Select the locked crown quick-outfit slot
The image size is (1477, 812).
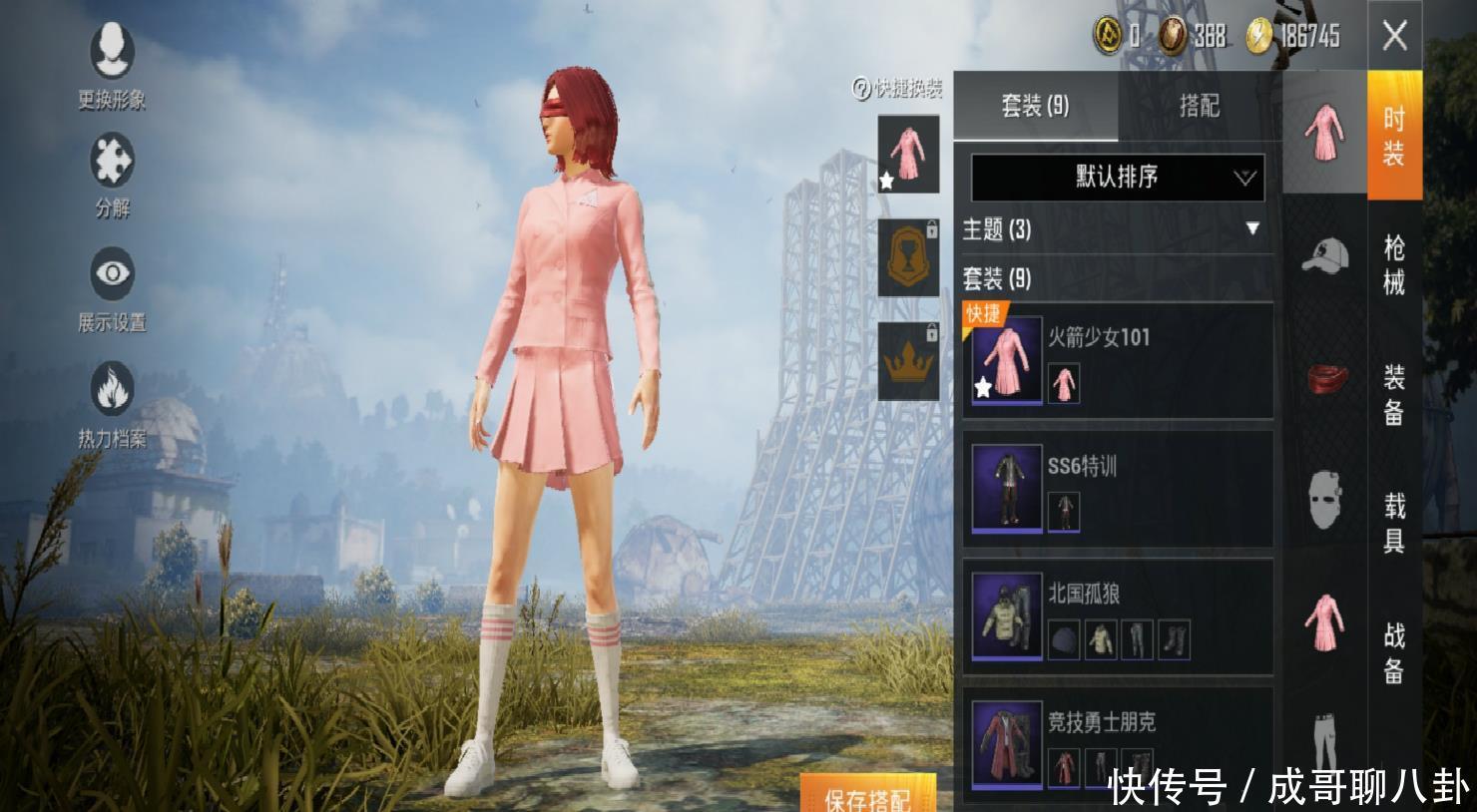908,360
